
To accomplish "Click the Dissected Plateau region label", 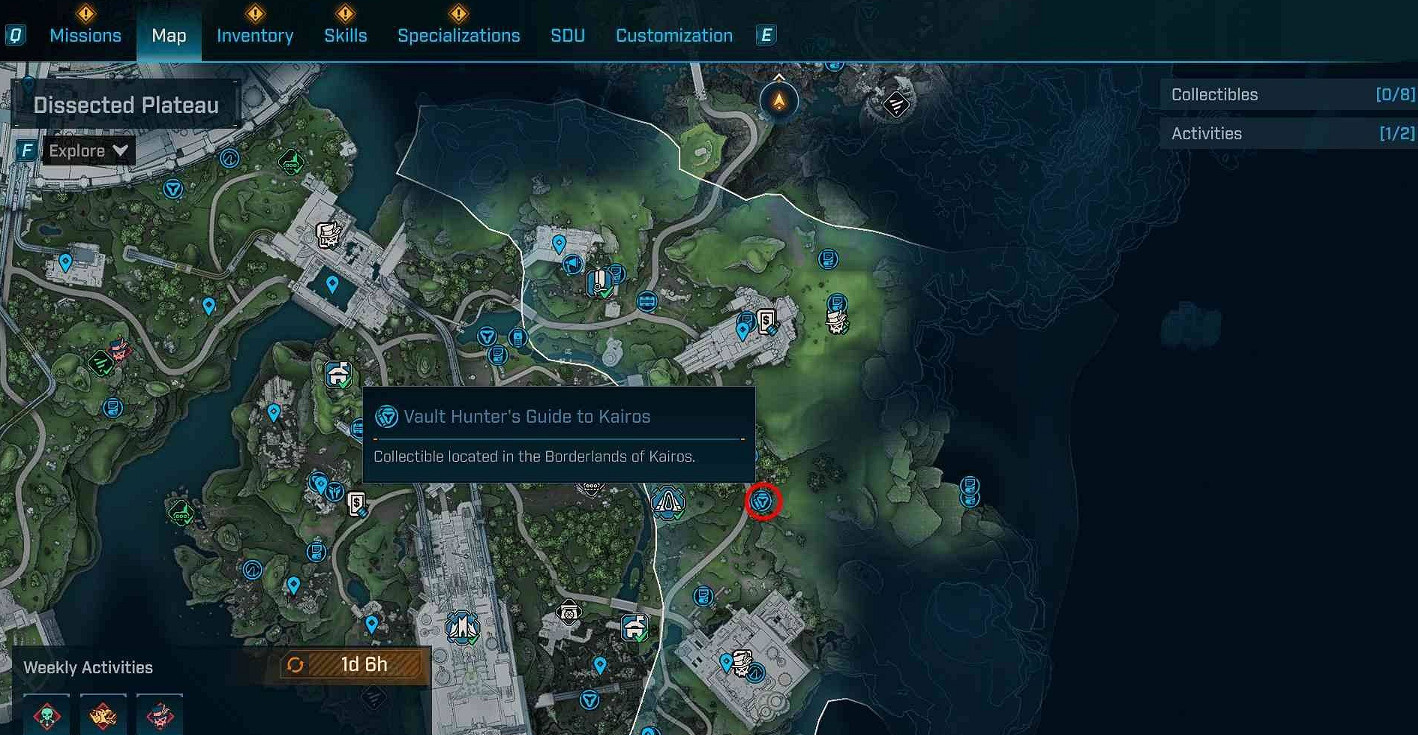I will 126,103.
